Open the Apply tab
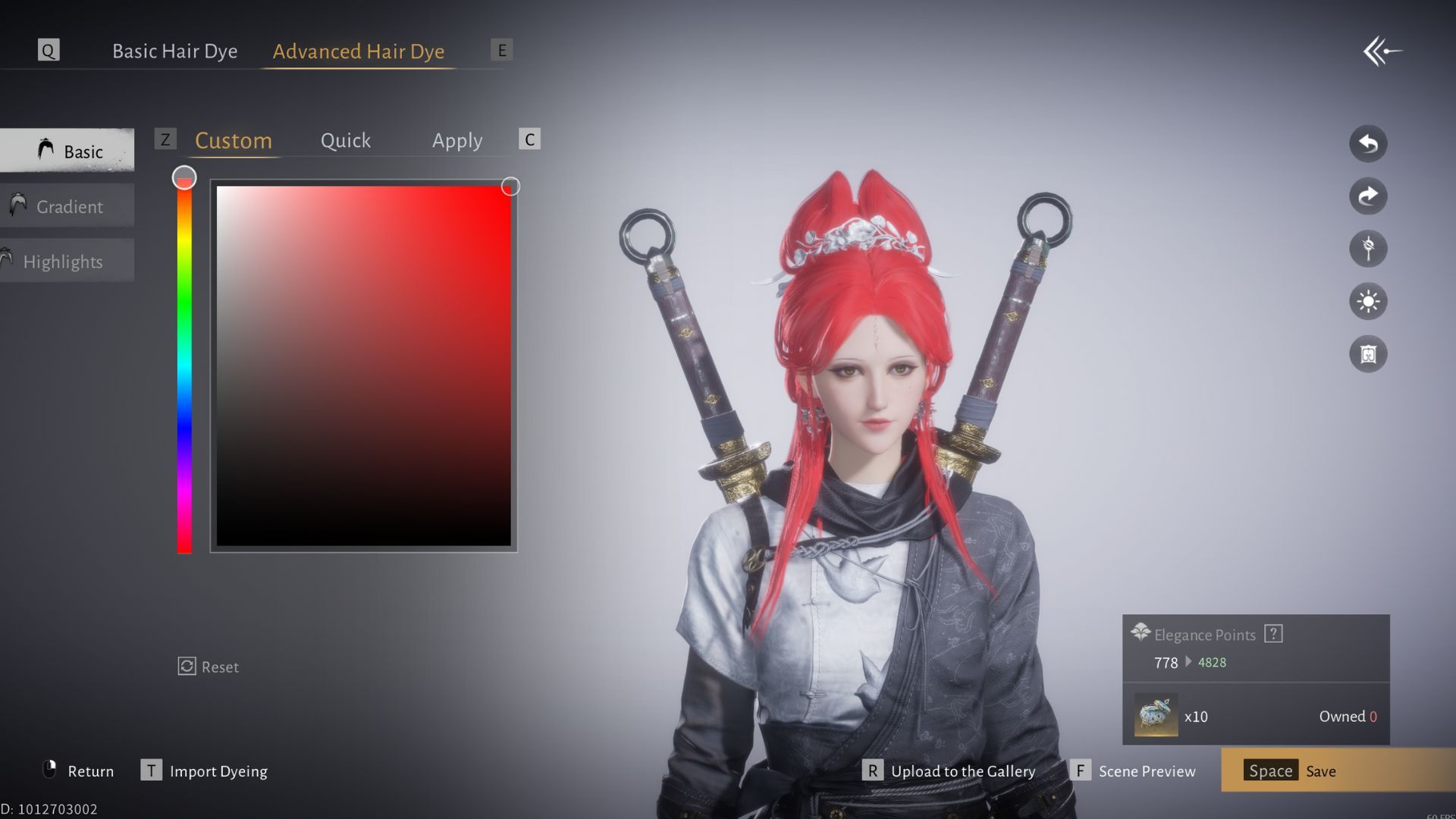Screen dimensions: 1456x819 [457, 140]
